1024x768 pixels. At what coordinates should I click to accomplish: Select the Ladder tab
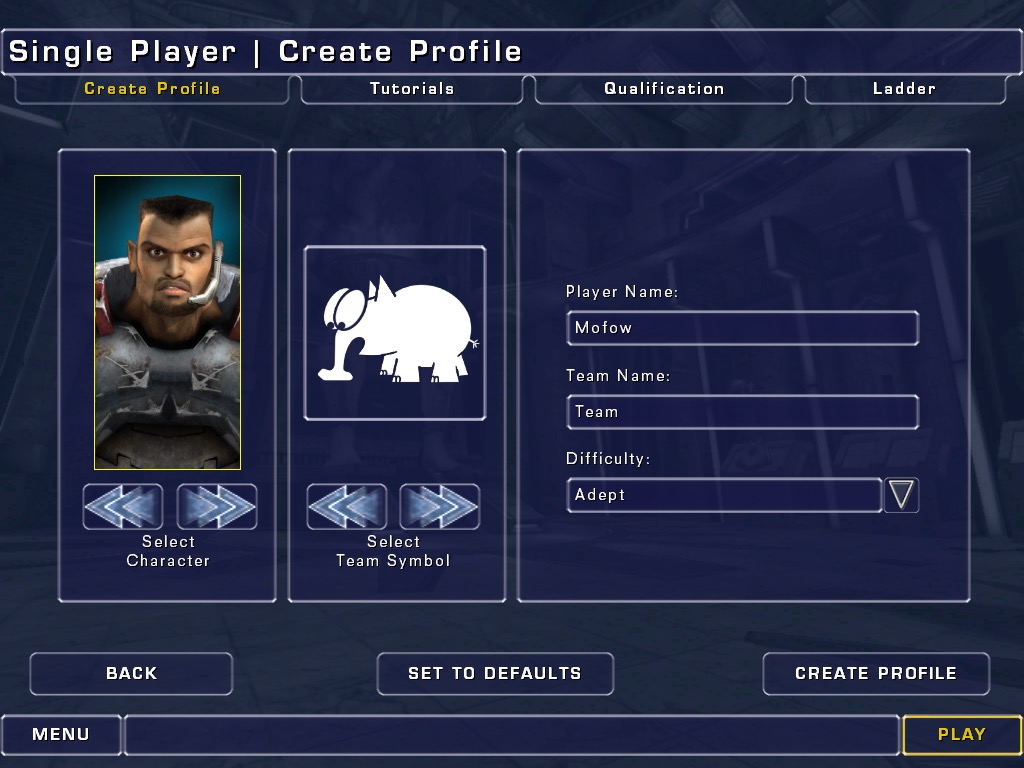[x=904, y=89]
